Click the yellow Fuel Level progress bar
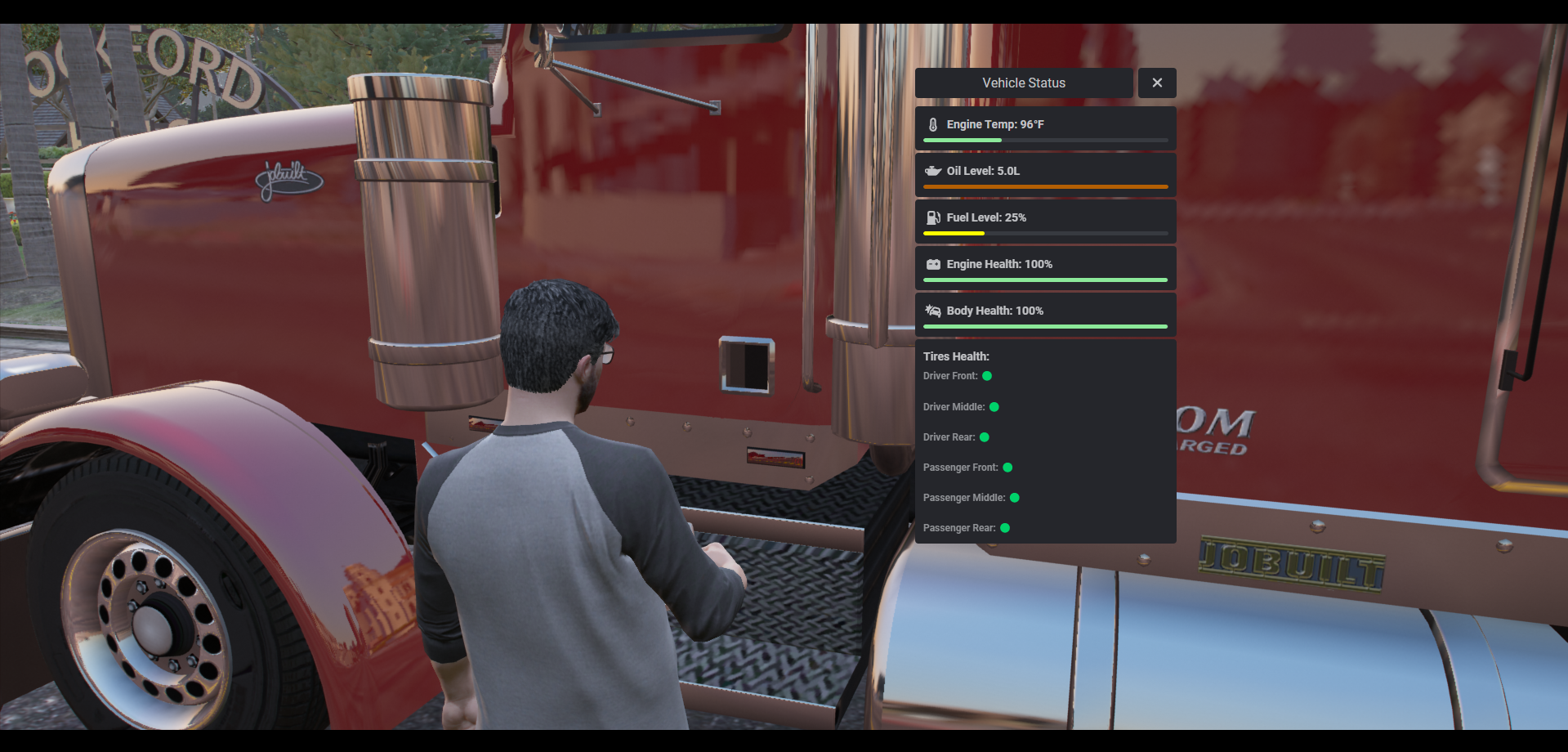This screenshot has height=752, width=1568. tap(954, 233)
